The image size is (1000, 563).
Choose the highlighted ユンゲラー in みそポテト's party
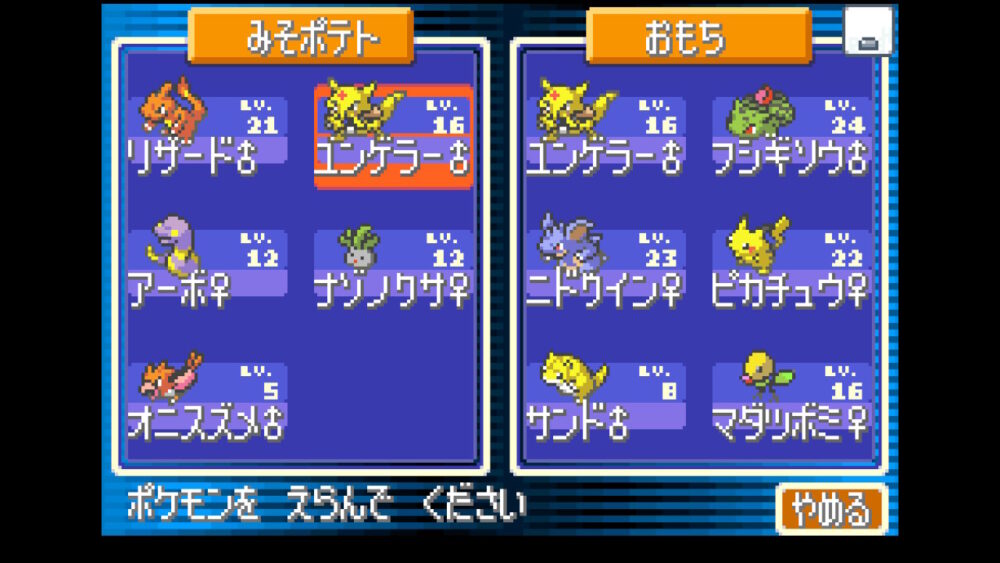click(393, 135)
